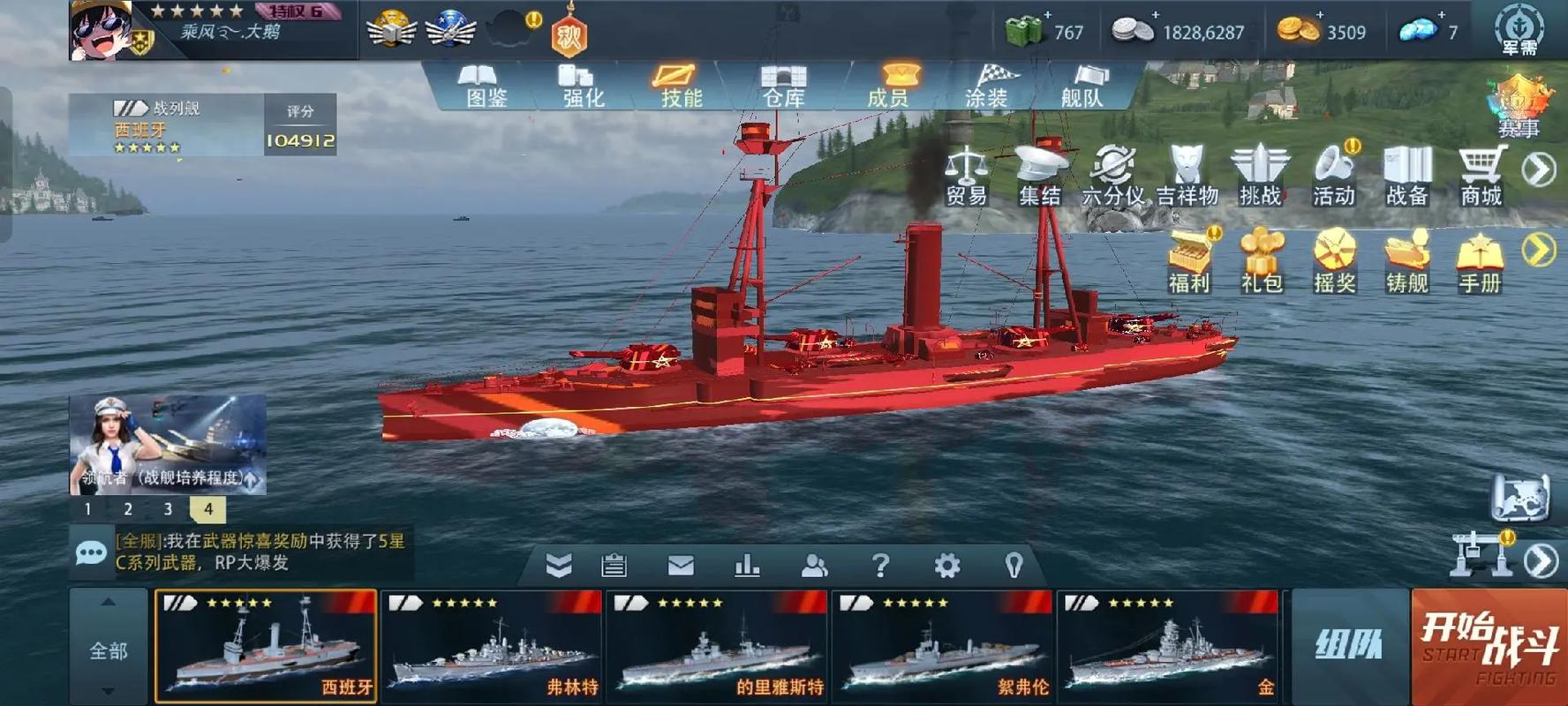Expand the second row of event icons
Screen dimensions: 1568x706
pos(1541,249)
